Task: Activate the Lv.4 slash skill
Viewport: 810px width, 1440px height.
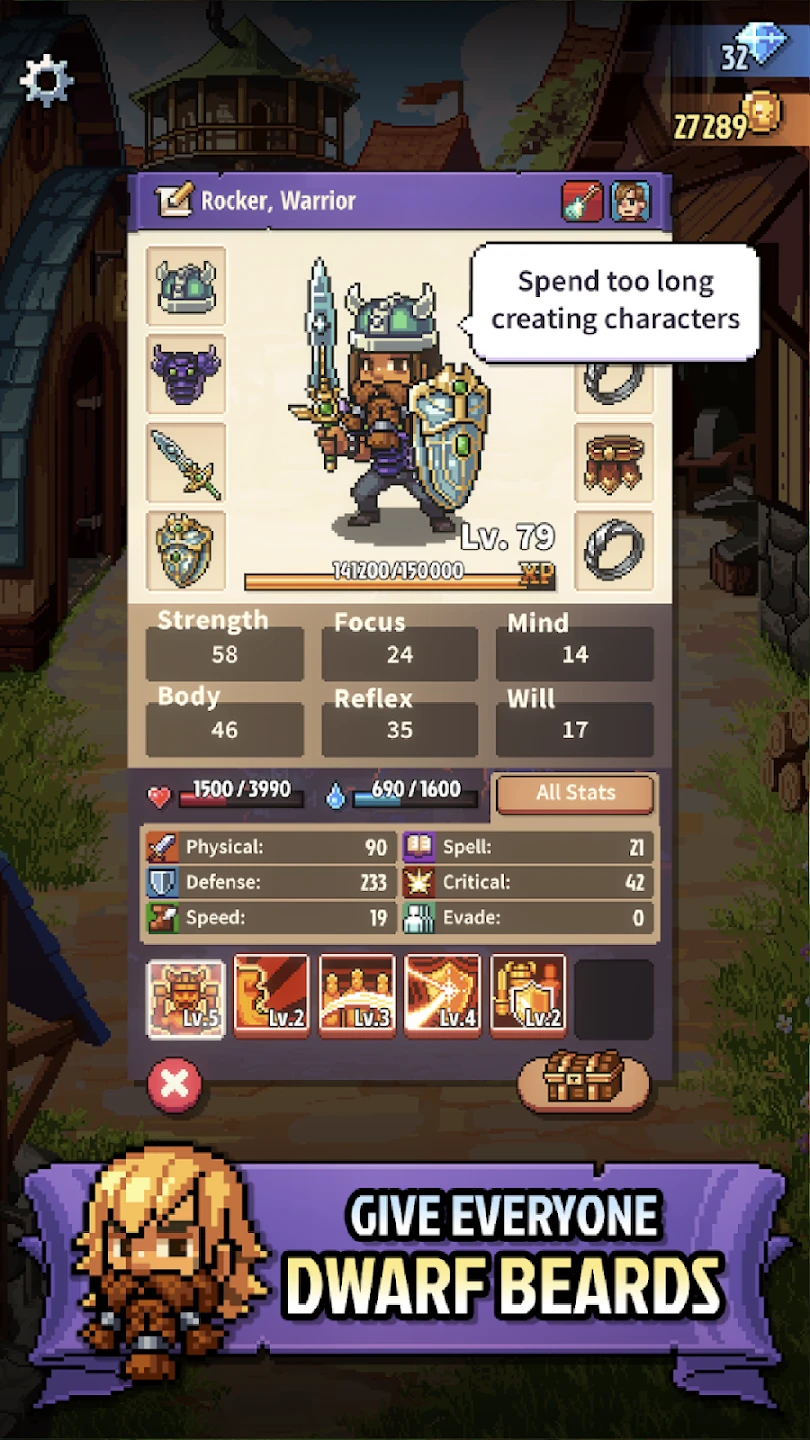Action: tap(442, 997)
